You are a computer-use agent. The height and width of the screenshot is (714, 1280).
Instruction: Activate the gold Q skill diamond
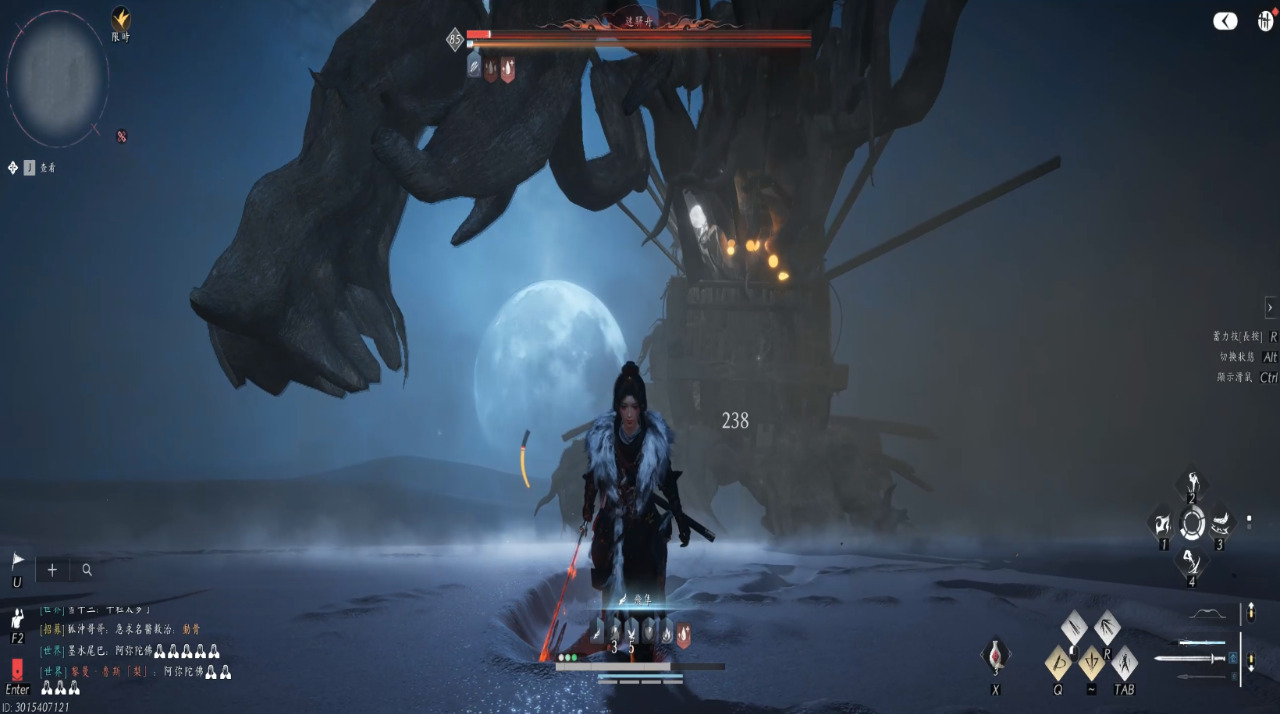pos(1058,662)
